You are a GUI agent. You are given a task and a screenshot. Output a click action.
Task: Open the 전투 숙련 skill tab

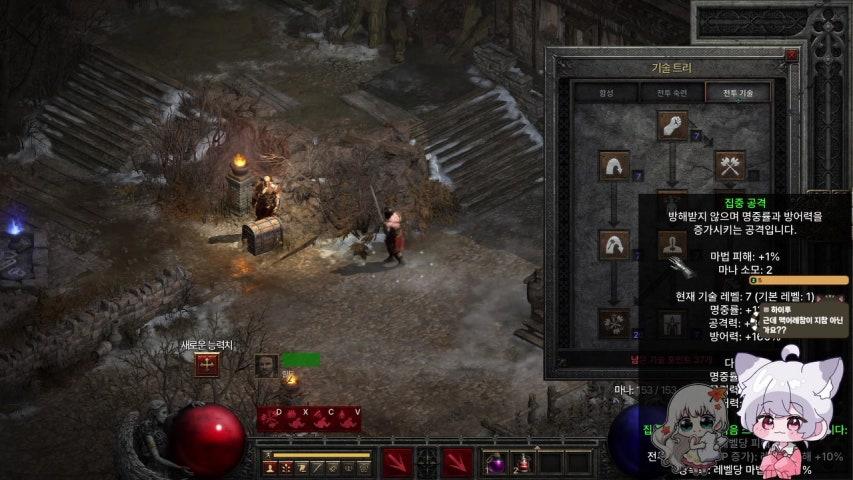pos(672,92)
